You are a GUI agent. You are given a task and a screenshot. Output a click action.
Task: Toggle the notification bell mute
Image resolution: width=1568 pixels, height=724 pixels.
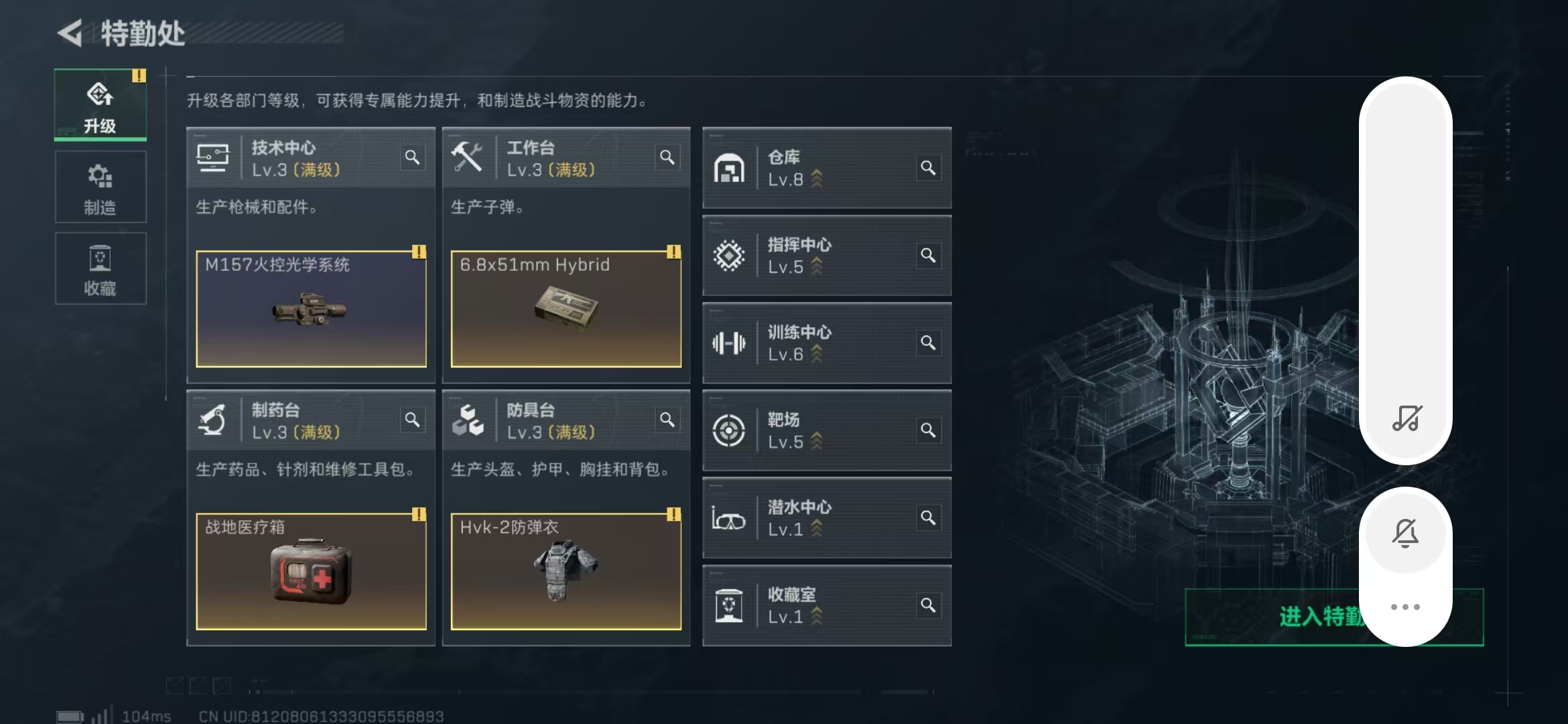[1407, 532]
